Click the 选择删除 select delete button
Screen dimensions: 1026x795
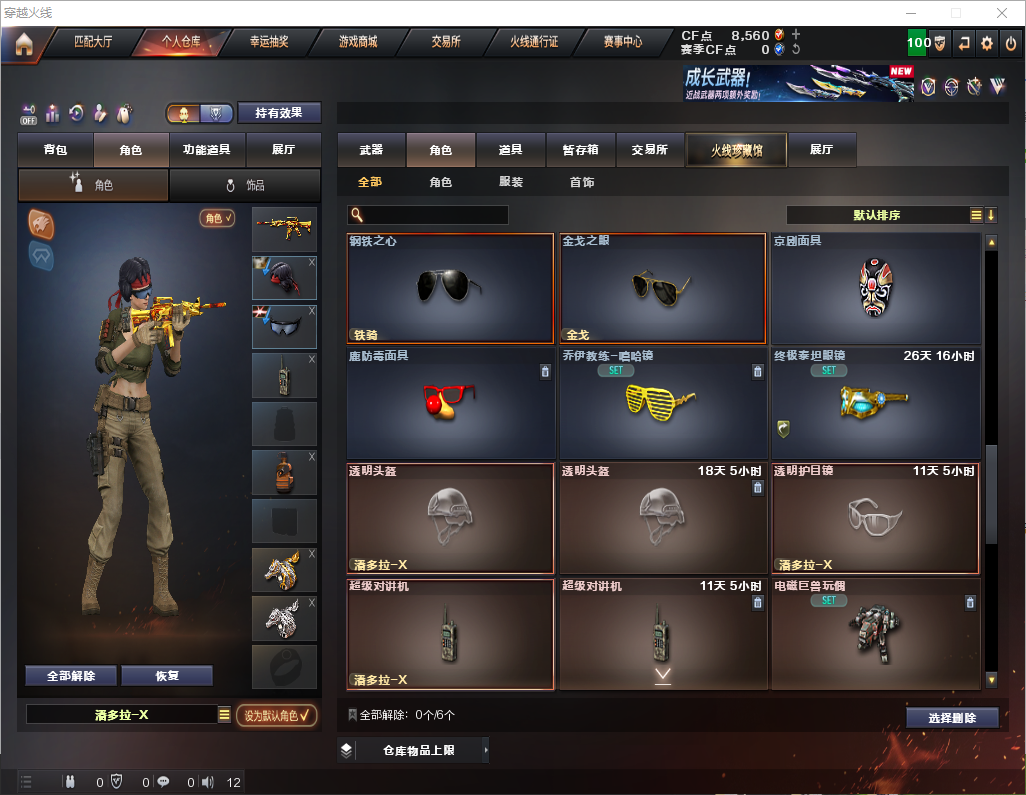(x=952, y=718)
